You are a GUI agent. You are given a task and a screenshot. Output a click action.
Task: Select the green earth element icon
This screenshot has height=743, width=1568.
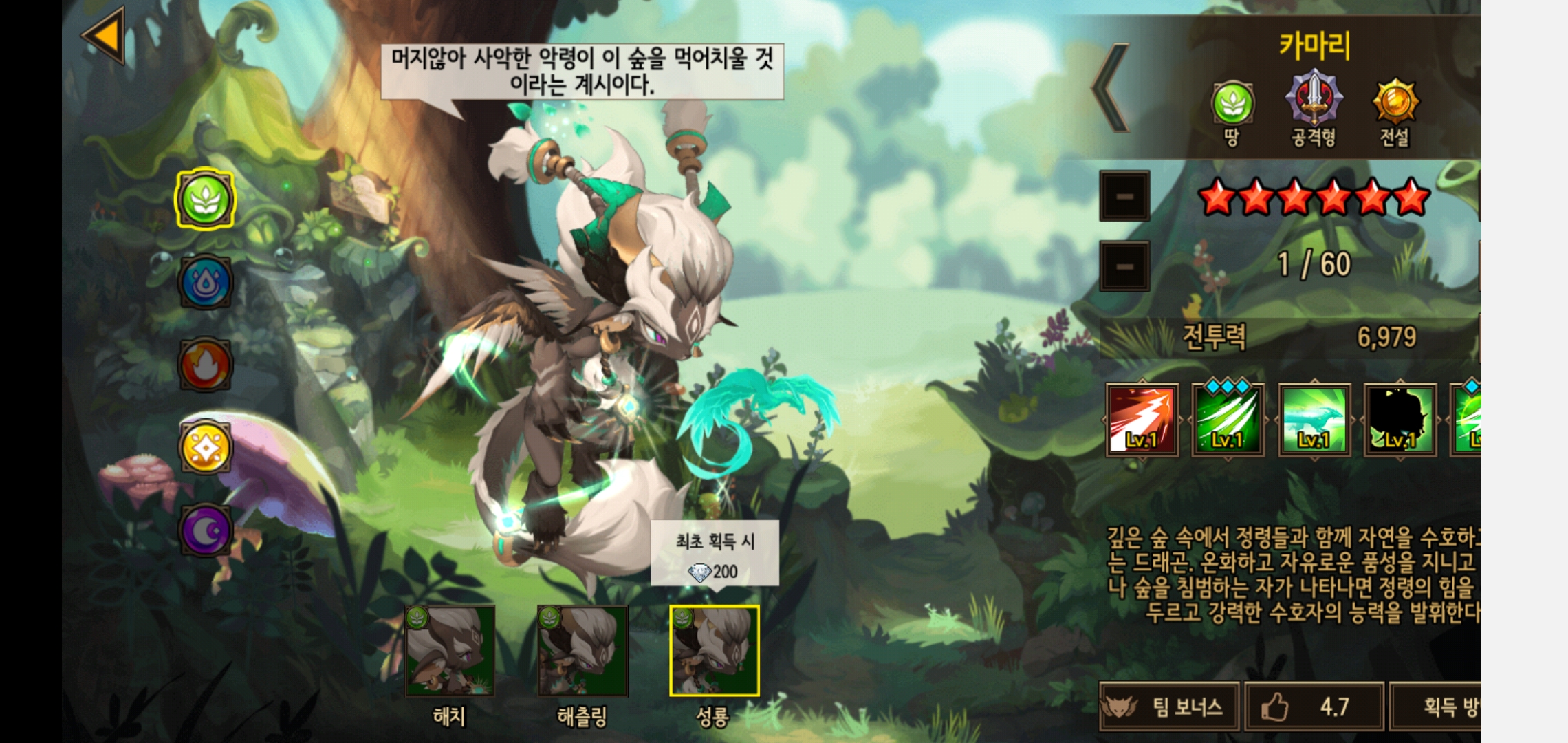(205, 200)
